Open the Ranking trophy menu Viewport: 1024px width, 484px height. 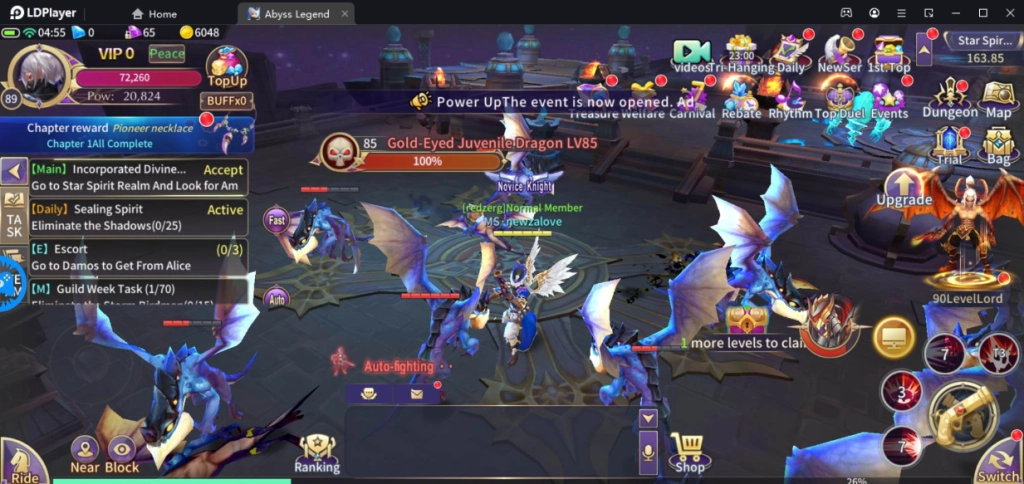(317, 453)
